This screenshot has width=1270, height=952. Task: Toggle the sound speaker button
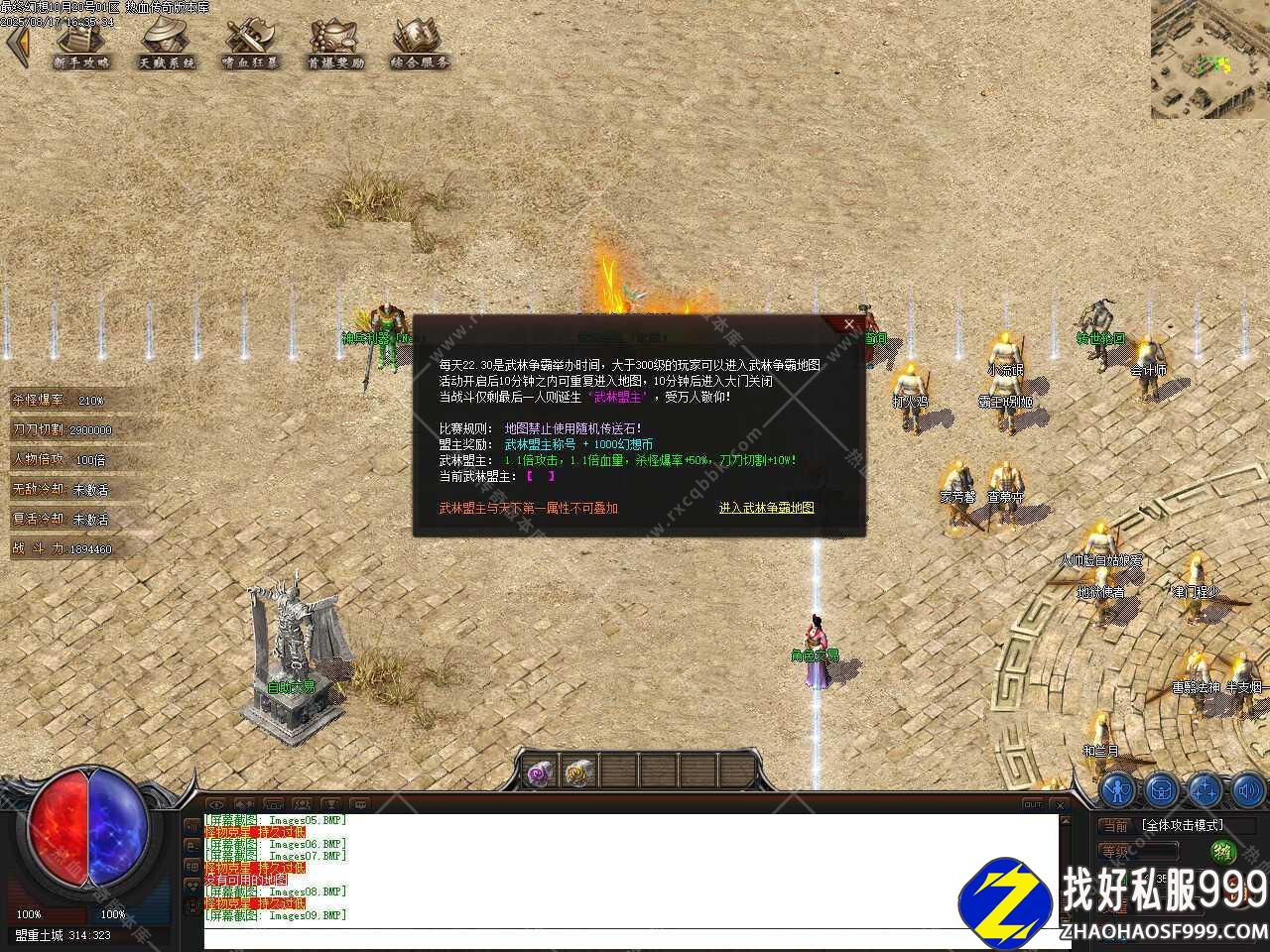(x=1247, y=790)
